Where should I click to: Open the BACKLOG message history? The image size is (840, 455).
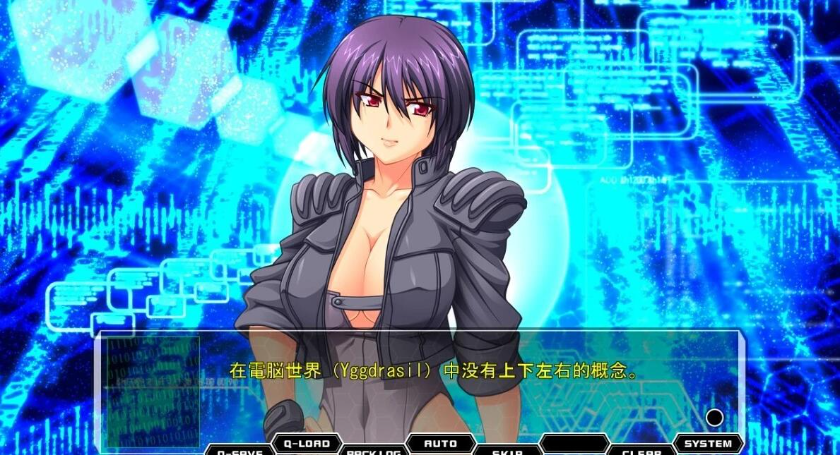click(x=372, y=450)
